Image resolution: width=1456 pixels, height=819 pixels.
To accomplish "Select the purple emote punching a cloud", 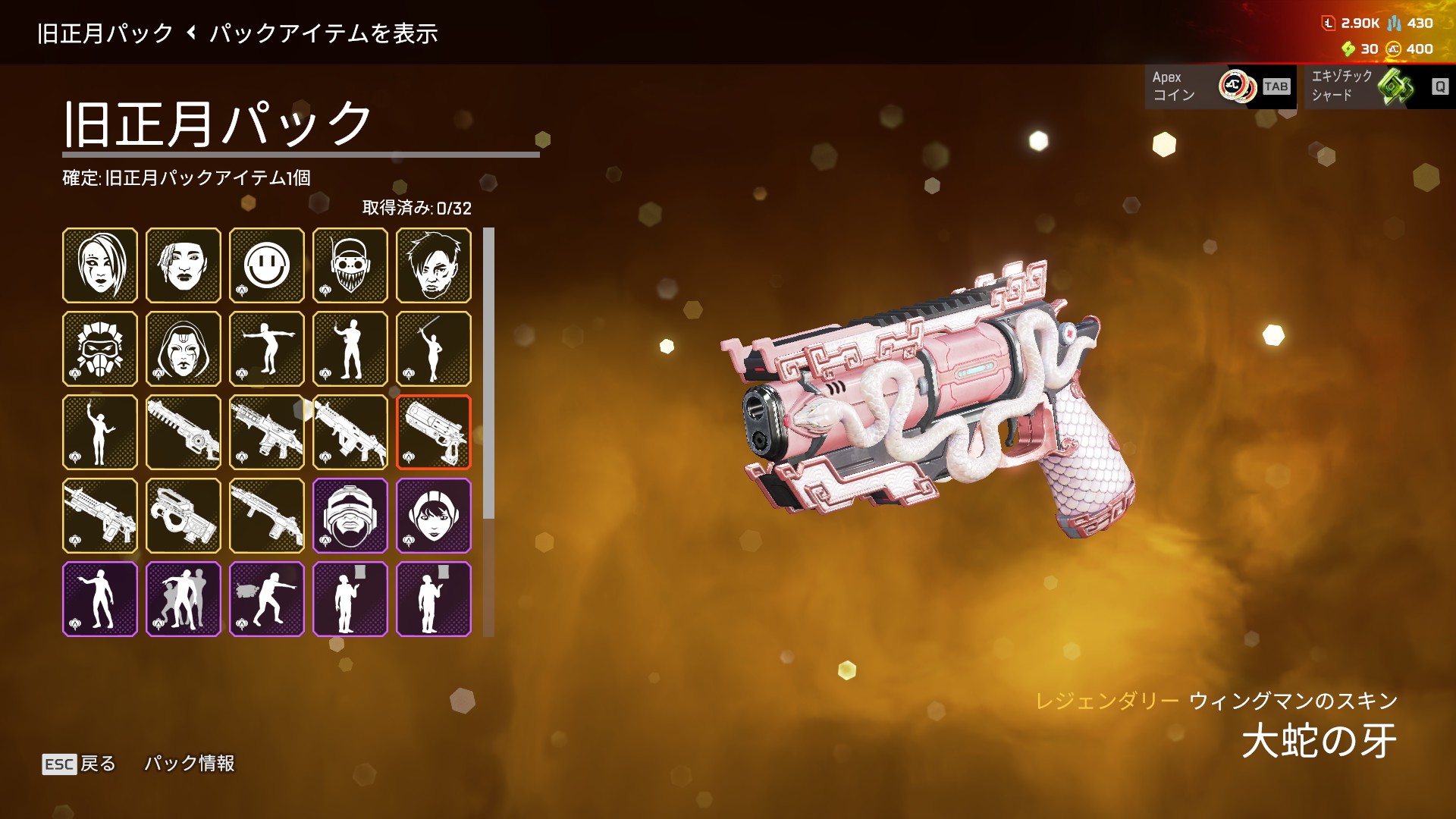I will 267,599.
